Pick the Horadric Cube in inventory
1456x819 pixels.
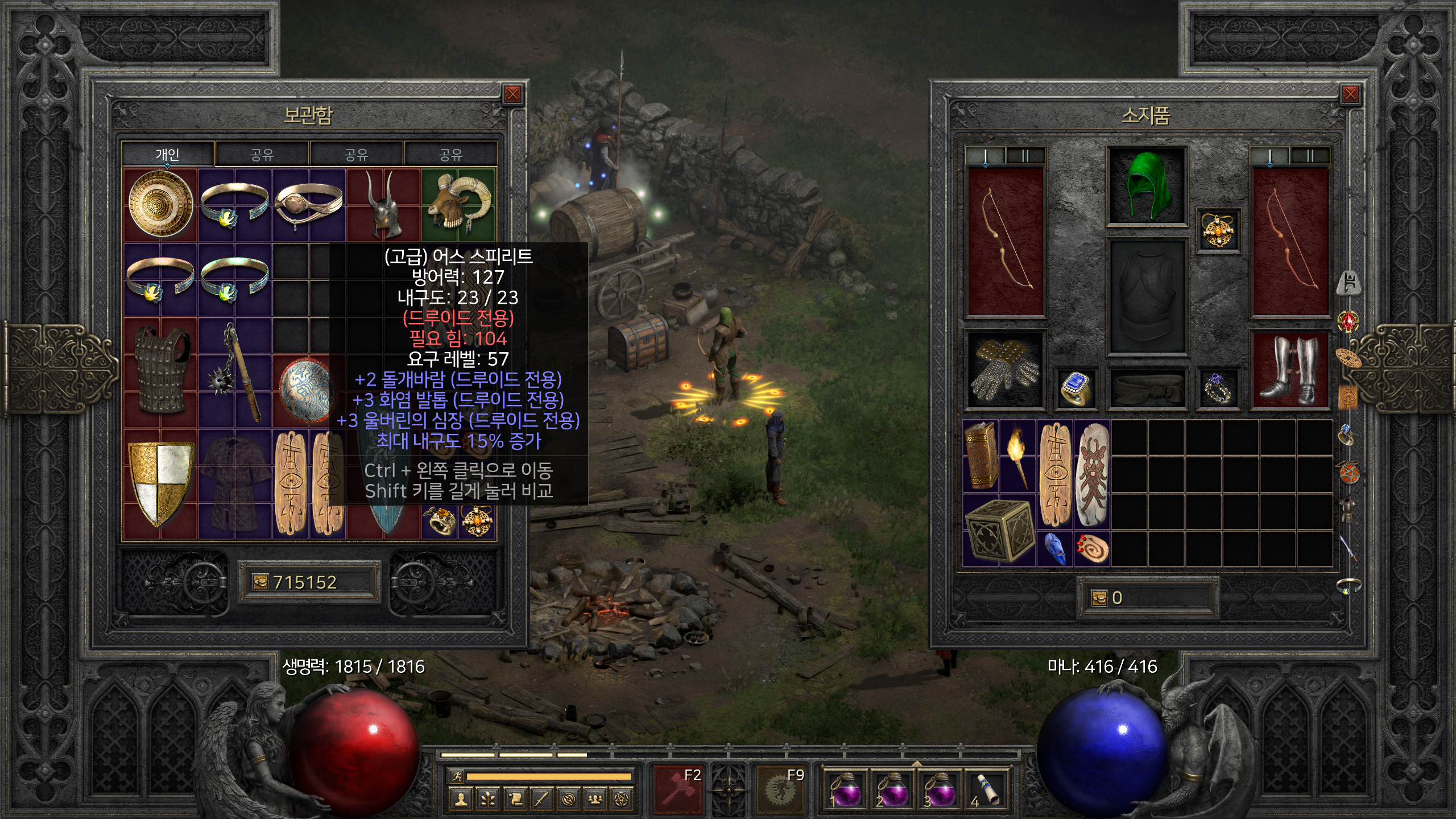[x=999, y=530]
